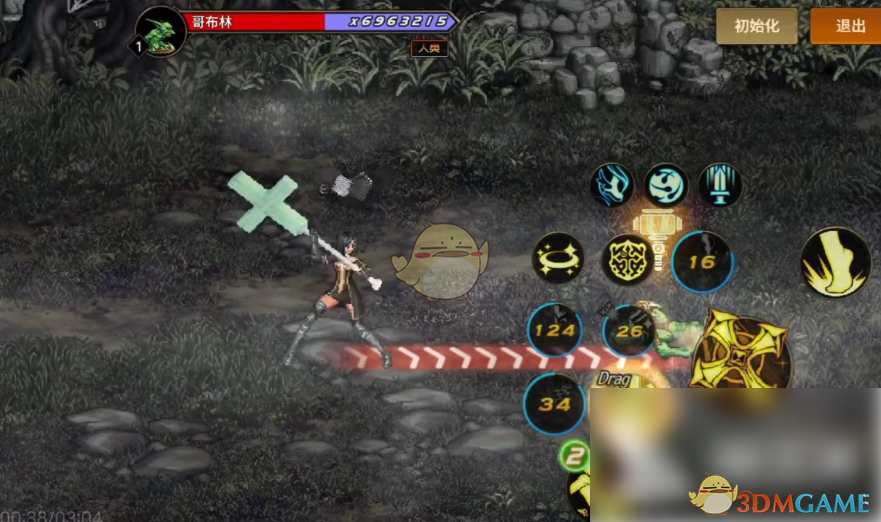This screenshot has width=881, height=522.
Task: Trigger the golden halo ring skill
Action: pos(558,260)
